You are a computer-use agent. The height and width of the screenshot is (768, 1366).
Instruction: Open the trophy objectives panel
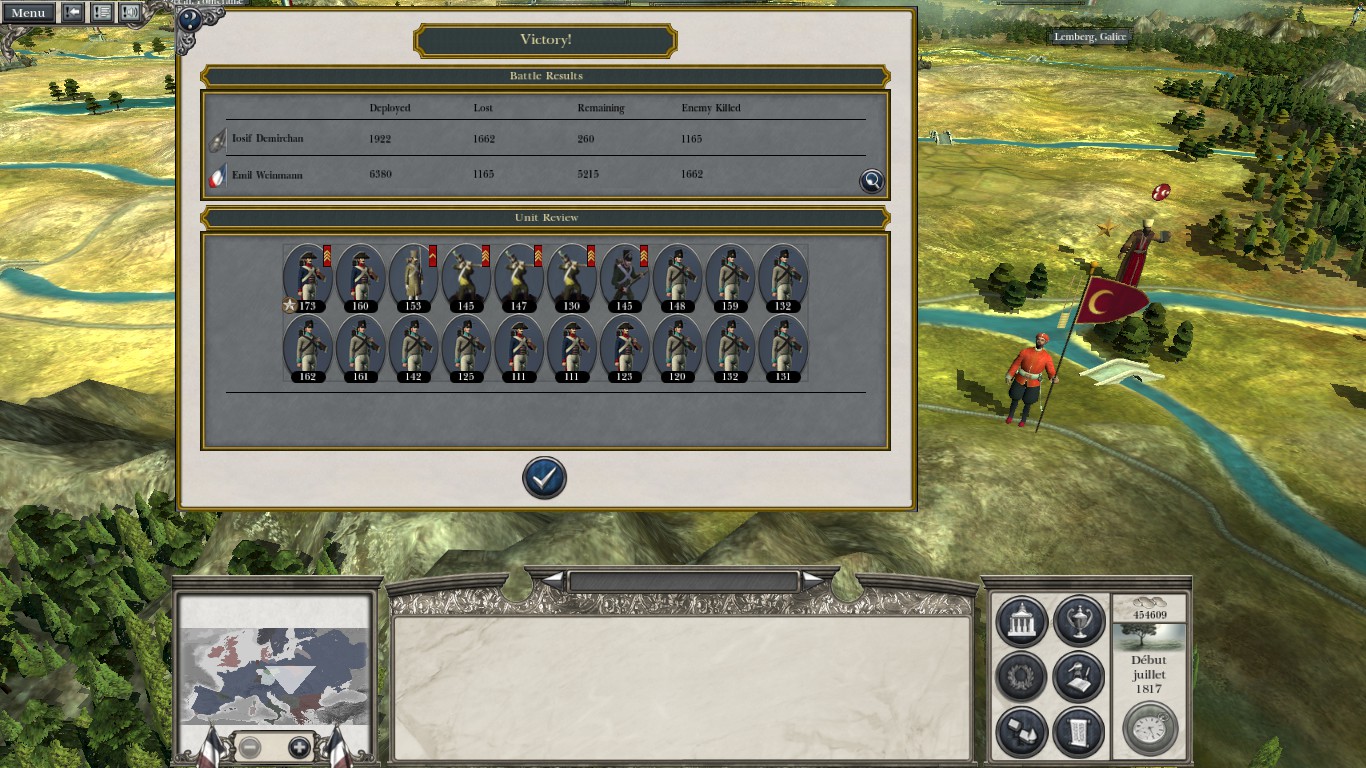tap(1078, 621)
